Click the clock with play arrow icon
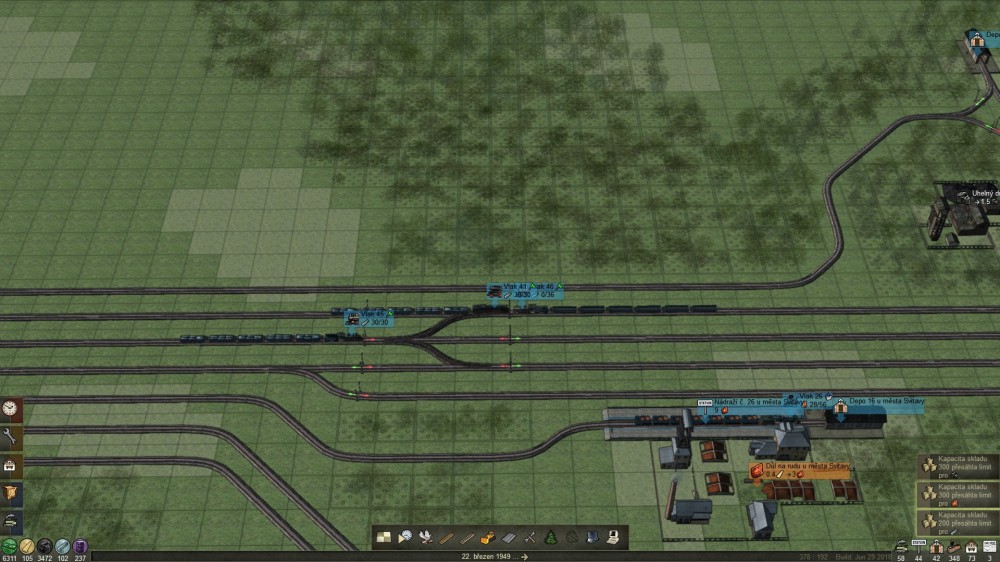The width and height of the screenshot is (1000, 562). [x=405, y=537]
